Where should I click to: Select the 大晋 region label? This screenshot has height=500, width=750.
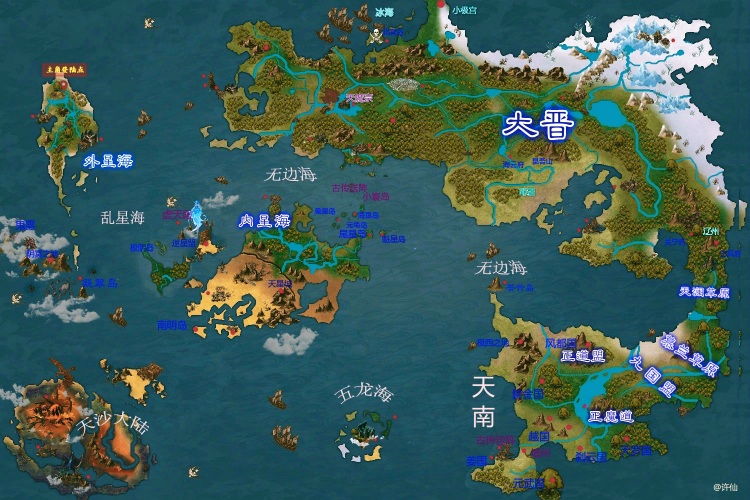coord(537,127)
